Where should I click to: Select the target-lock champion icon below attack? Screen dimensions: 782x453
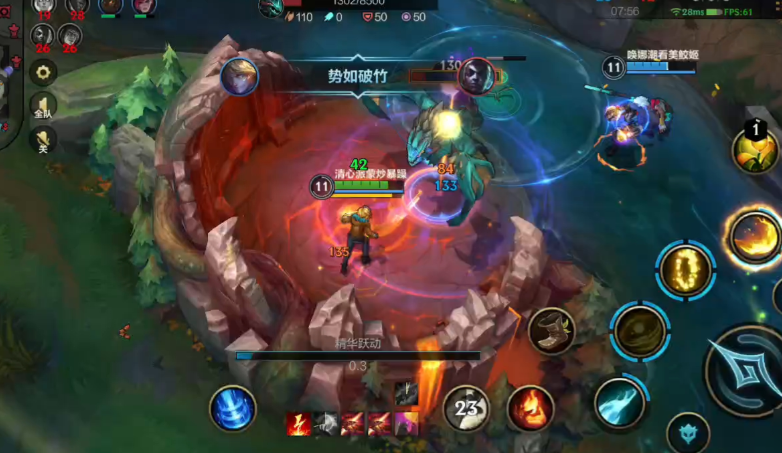688,434
